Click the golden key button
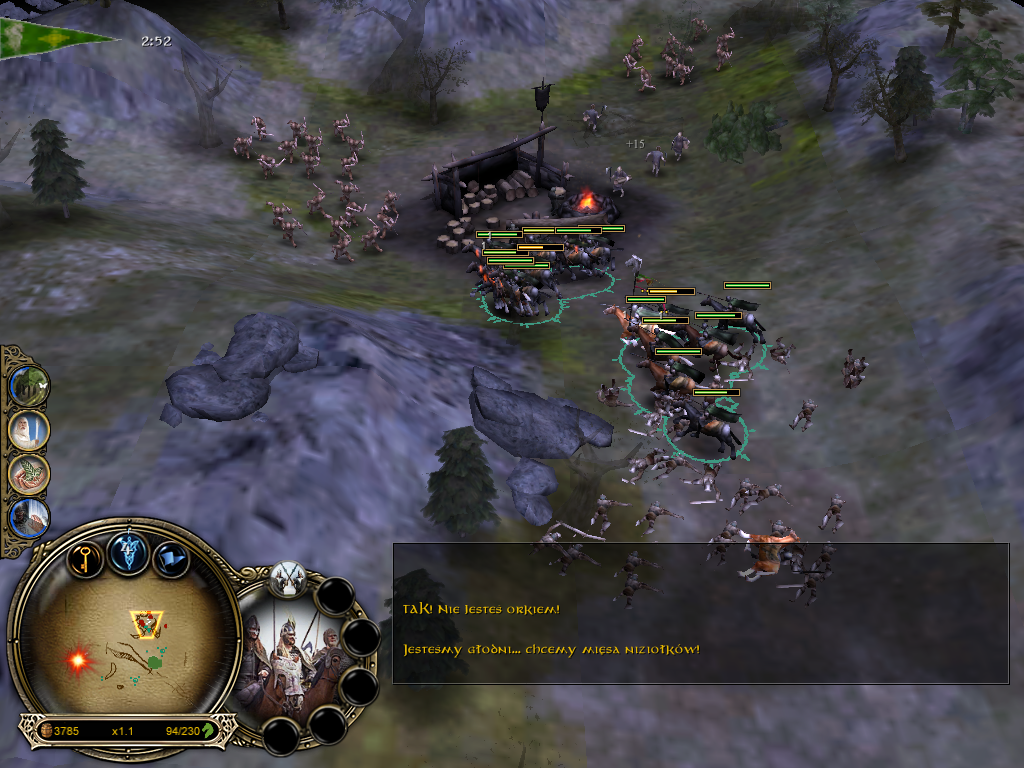 click(86, 556)
